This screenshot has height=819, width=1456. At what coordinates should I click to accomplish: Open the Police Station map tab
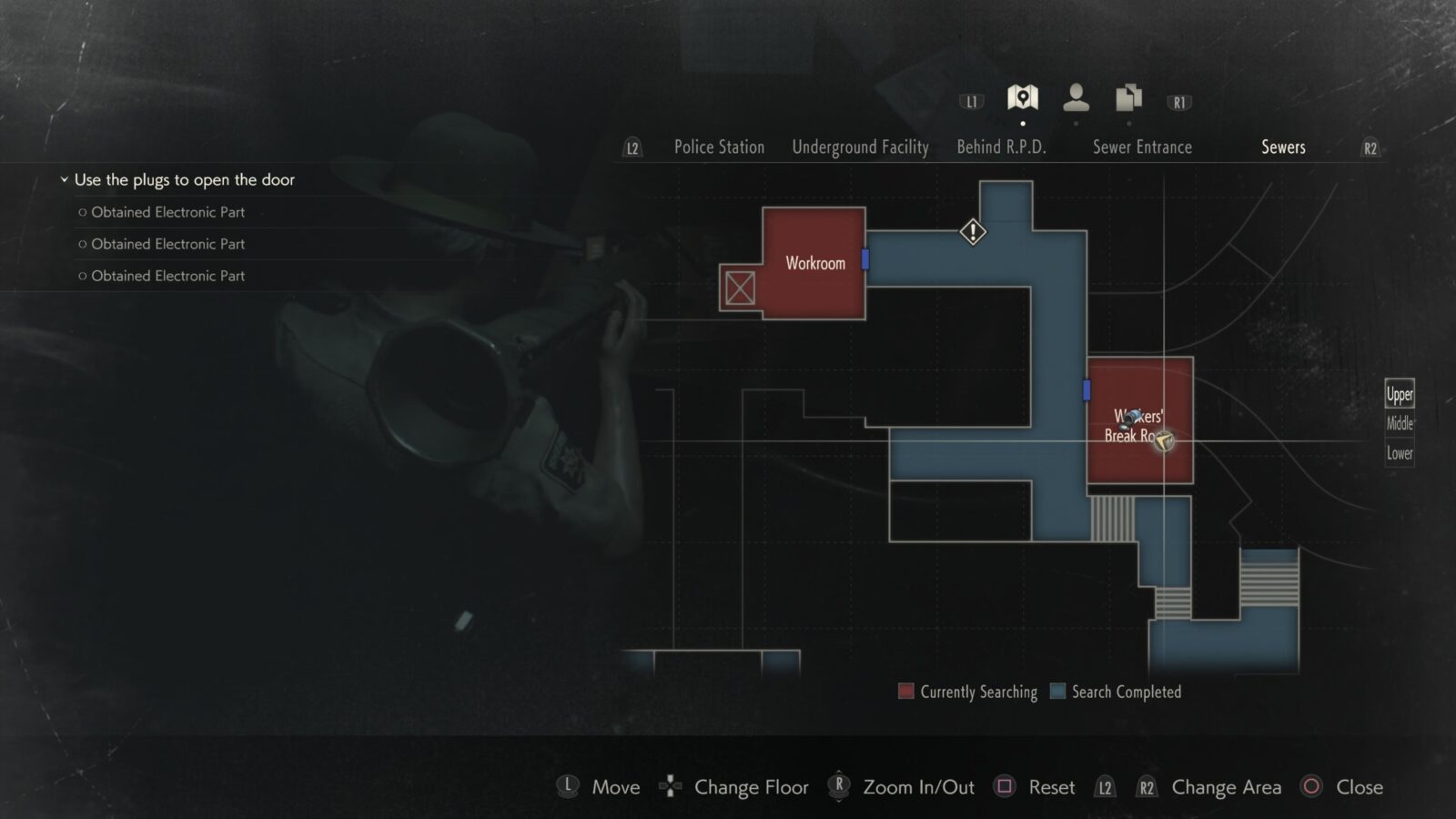718,147
